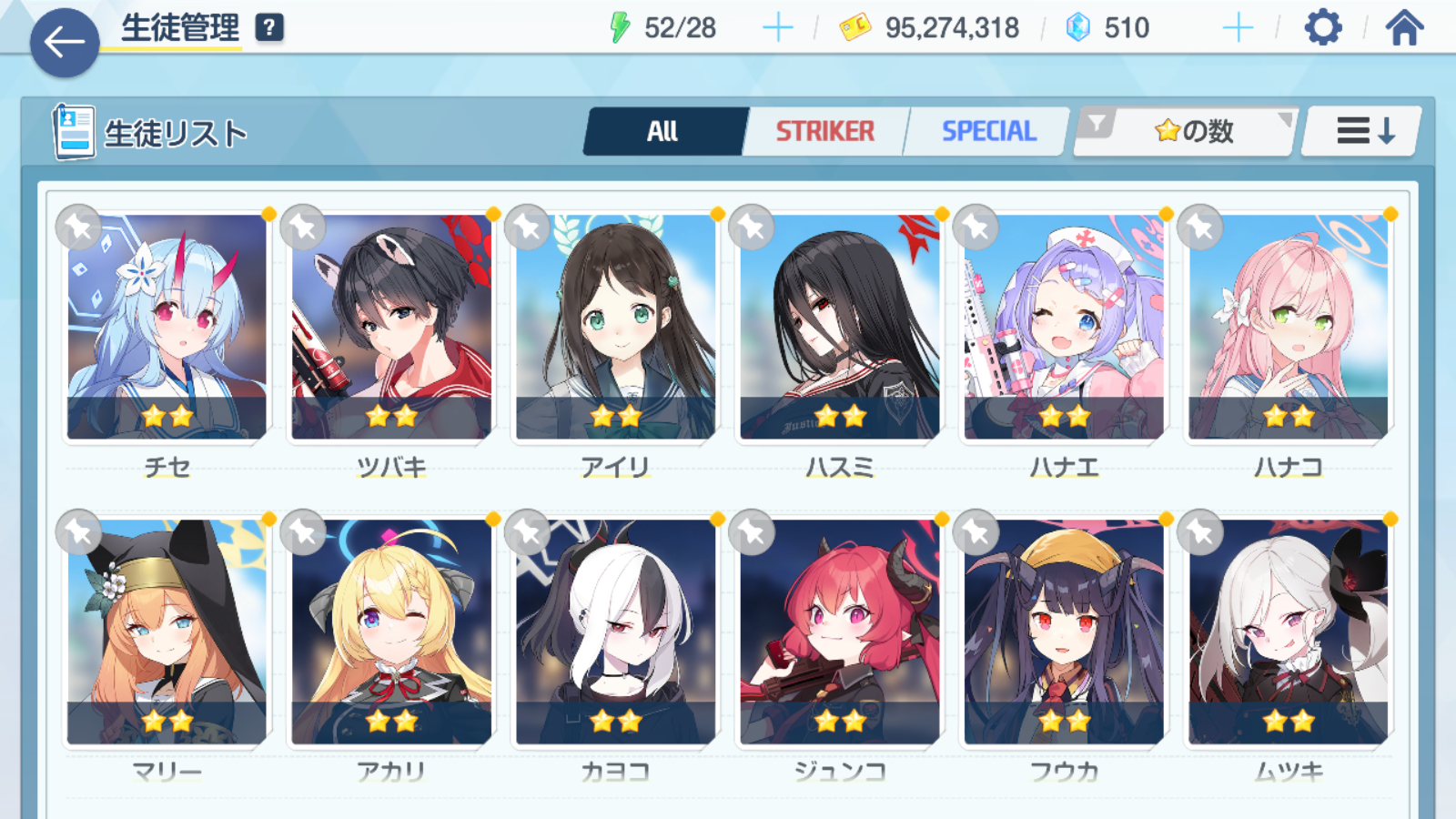Open the help question mark icon

pos(268,28)
